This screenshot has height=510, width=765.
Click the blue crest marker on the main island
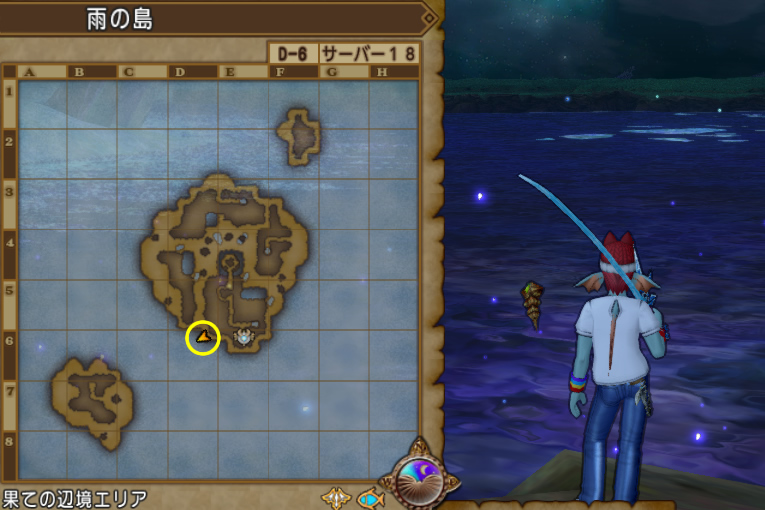click(243, 338)
